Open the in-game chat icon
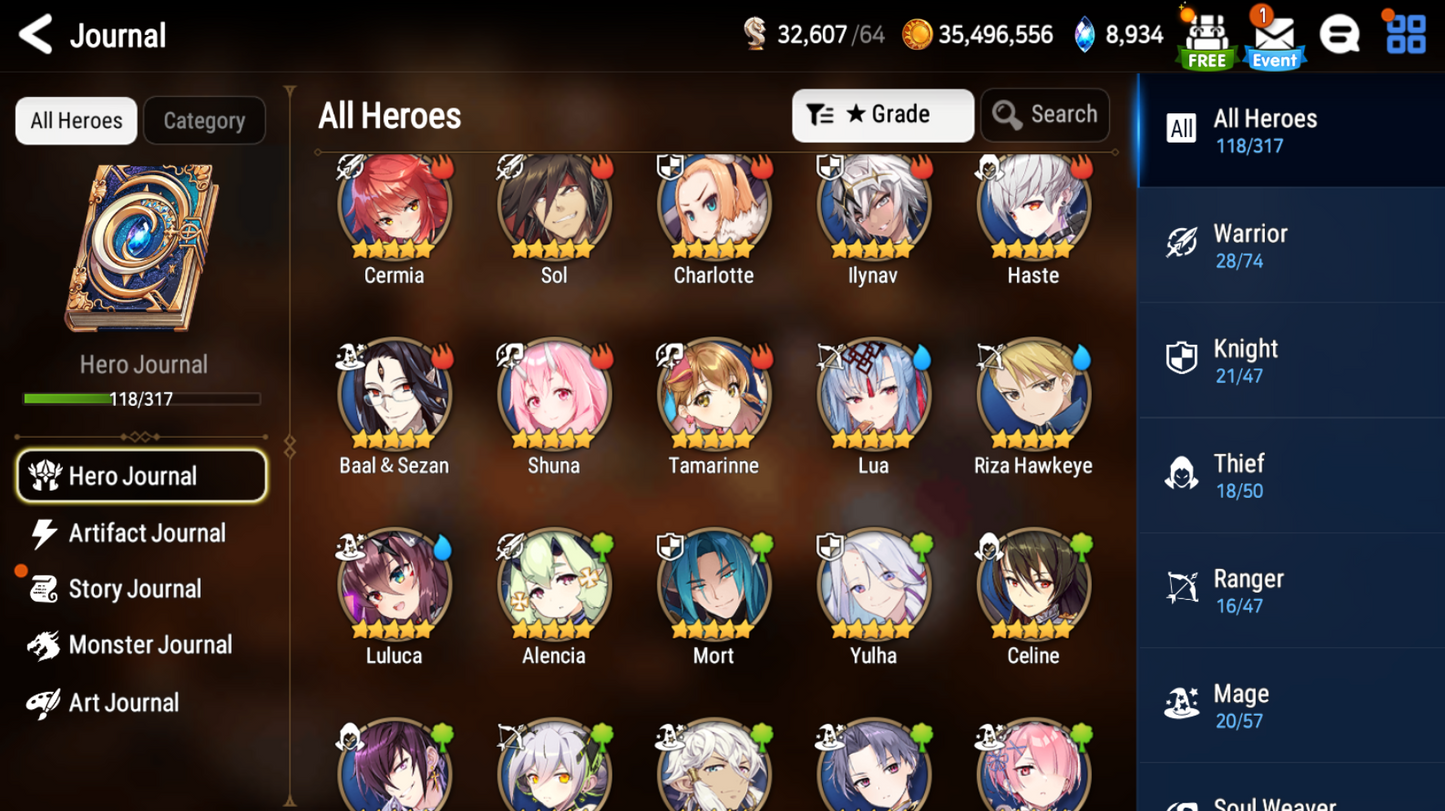This screenshot has height=811, width=1445. pos(1340,33)
